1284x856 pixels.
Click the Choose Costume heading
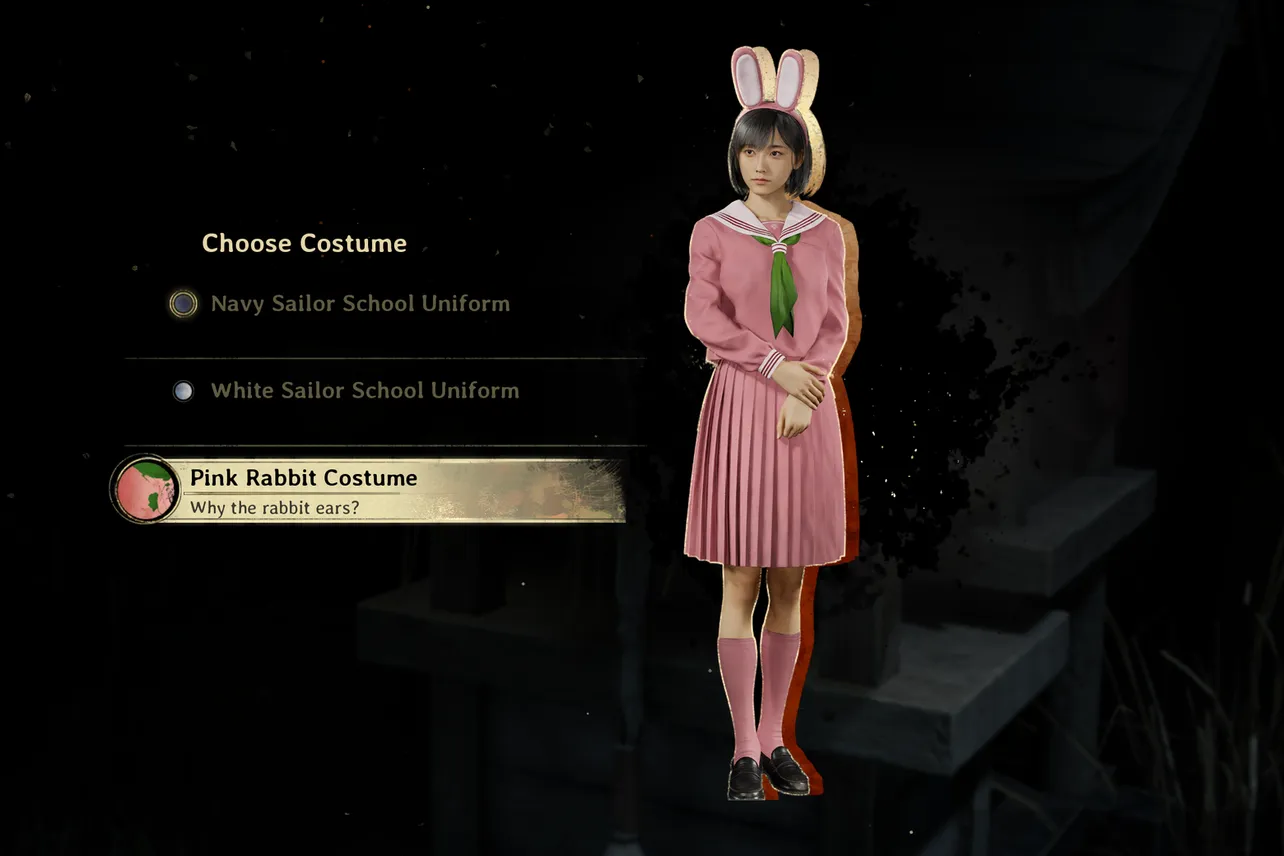303,242
